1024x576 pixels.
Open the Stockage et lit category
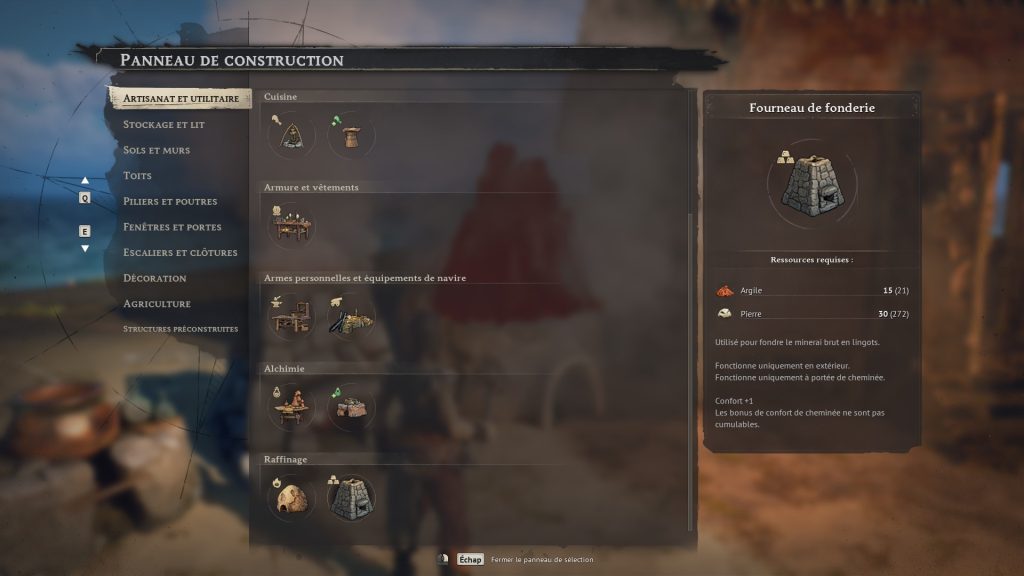(163, 125)
